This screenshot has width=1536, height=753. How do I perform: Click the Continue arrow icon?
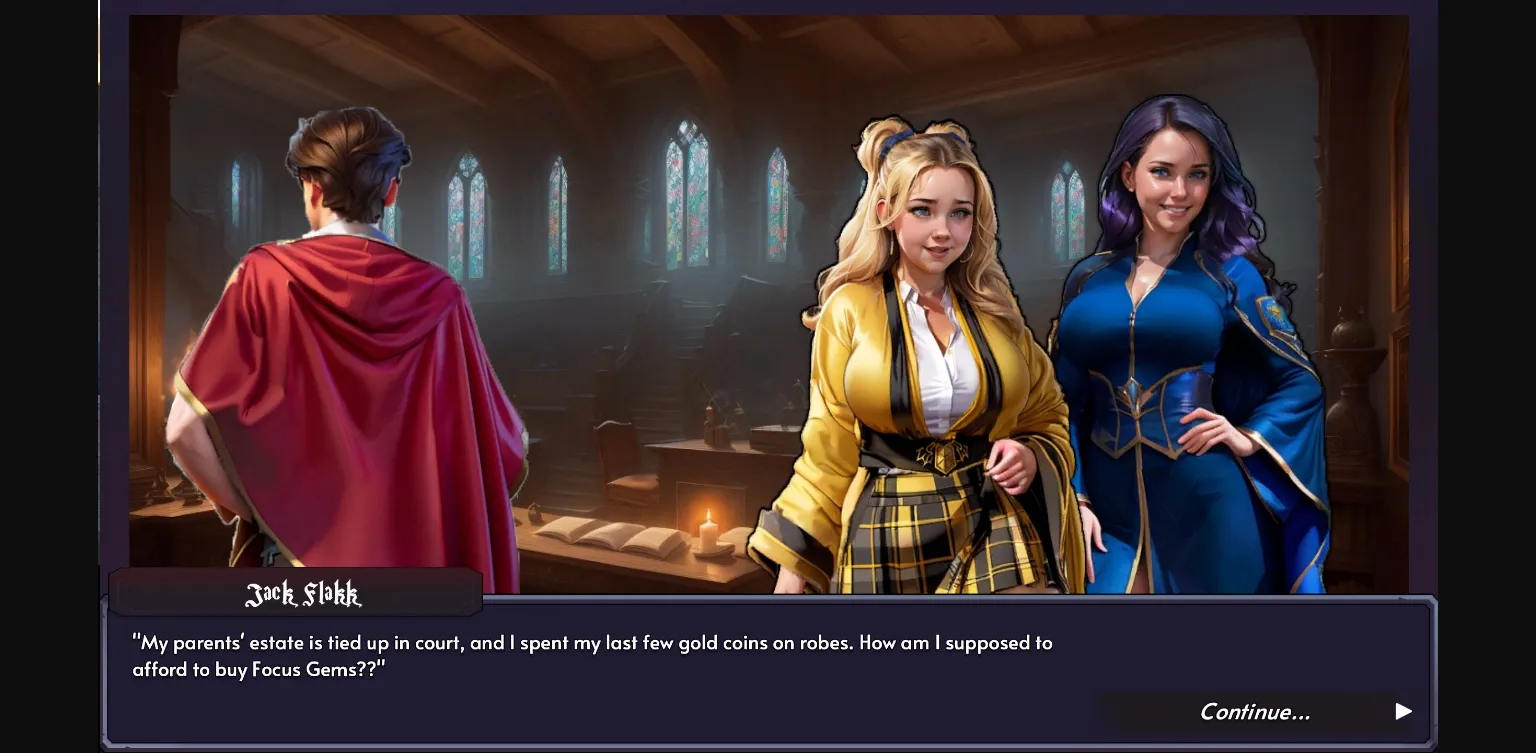tap(1403, 711)
